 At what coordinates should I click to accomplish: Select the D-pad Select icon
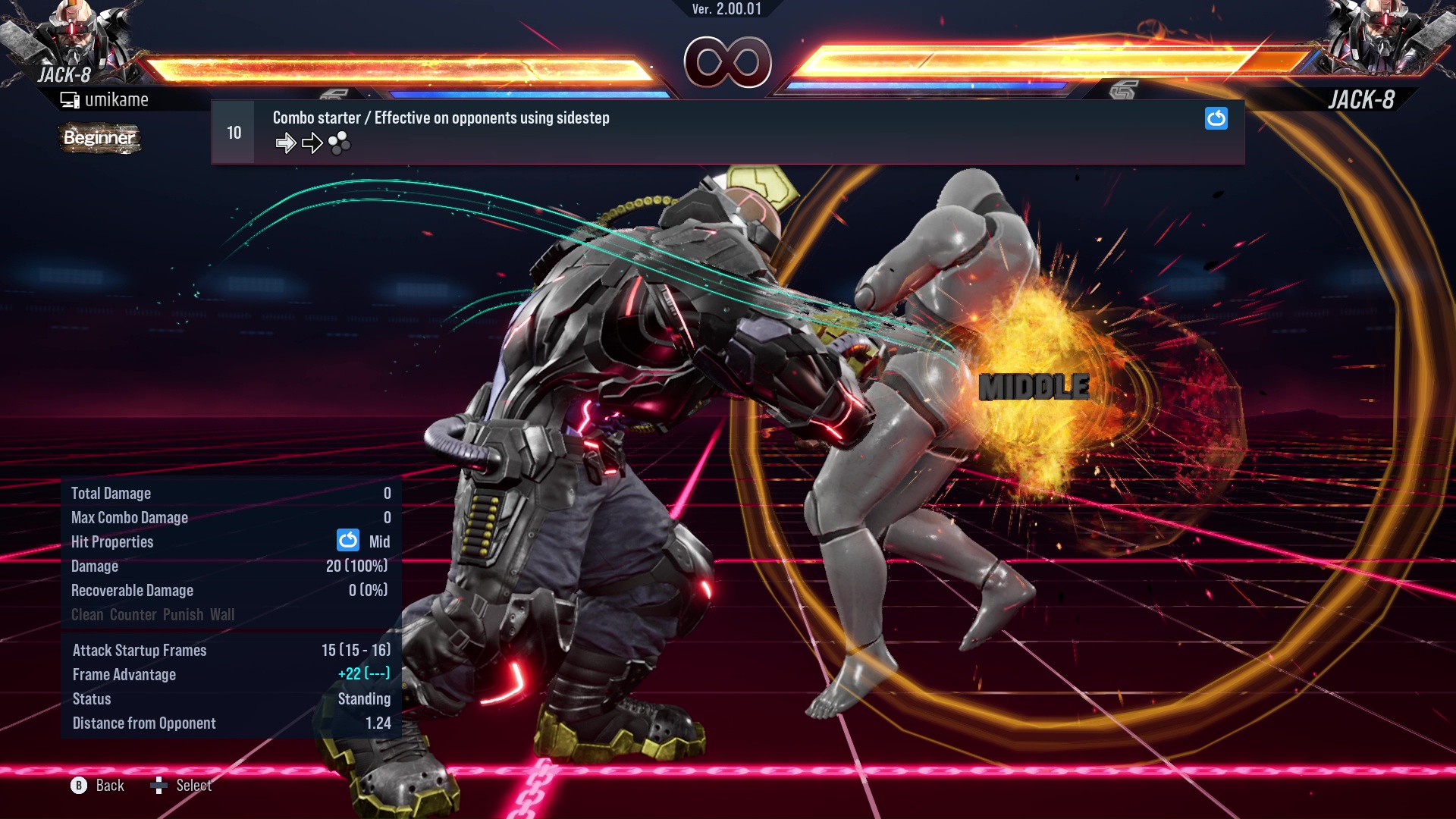[x=161, y=786]
